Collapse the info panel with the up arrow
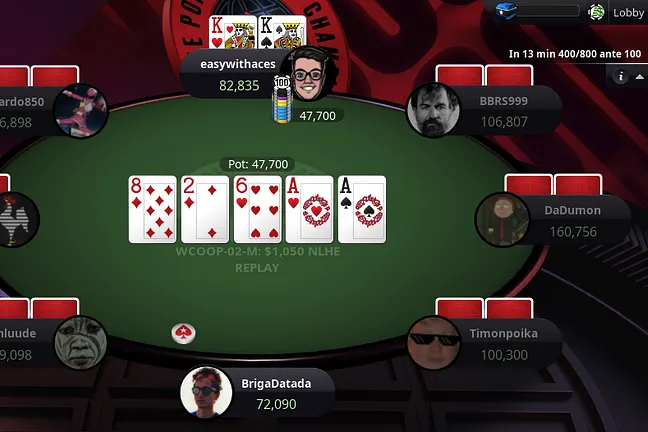 click(640, 76)
